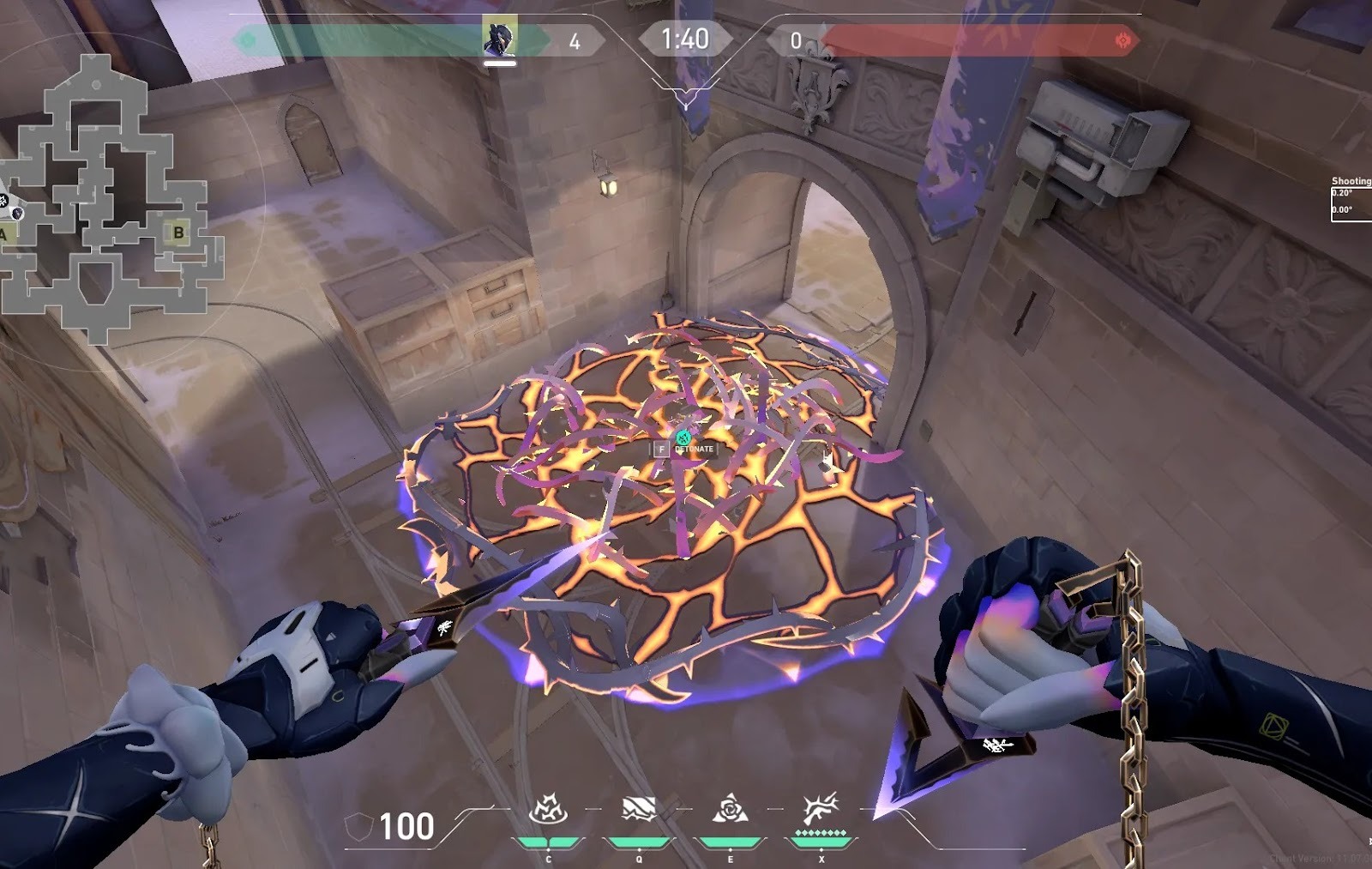Choose the Arc Rose ability icon
The image size is (1372, 869).
730,811
